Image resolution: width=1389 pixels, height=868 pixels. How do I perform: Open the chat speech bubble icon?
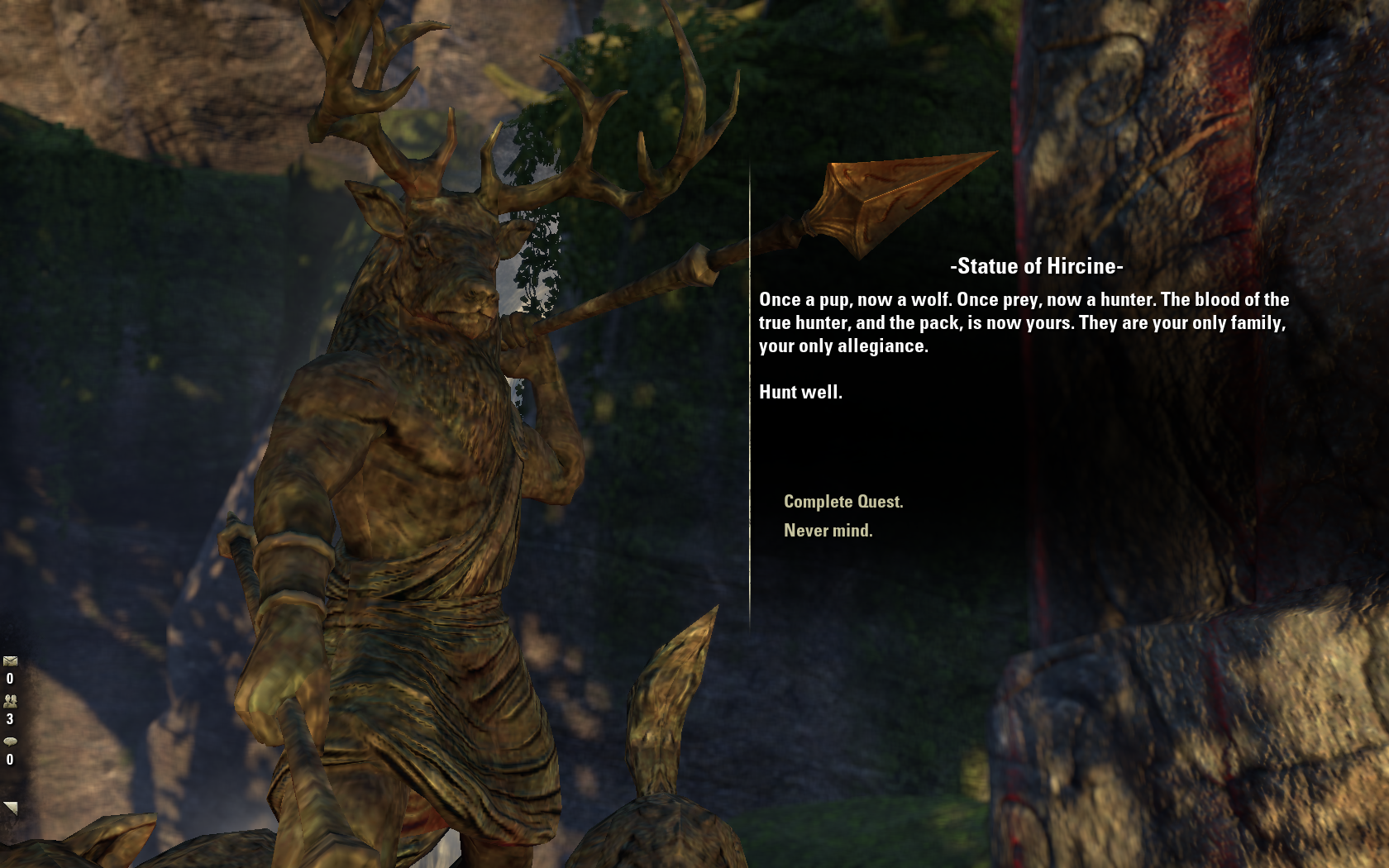[x=10, y=742]
